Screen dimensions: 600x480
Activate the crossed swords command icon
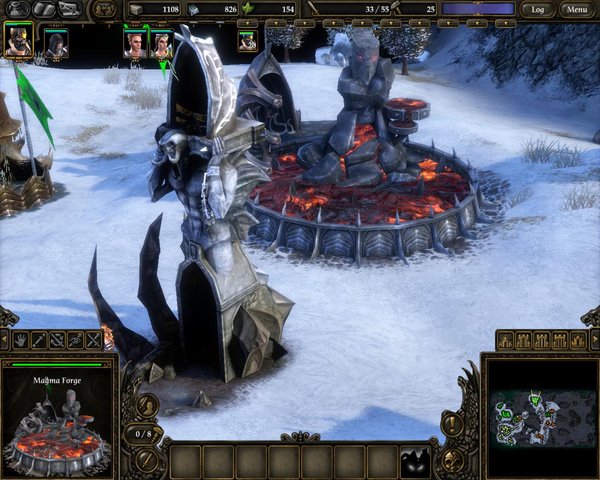94,340
